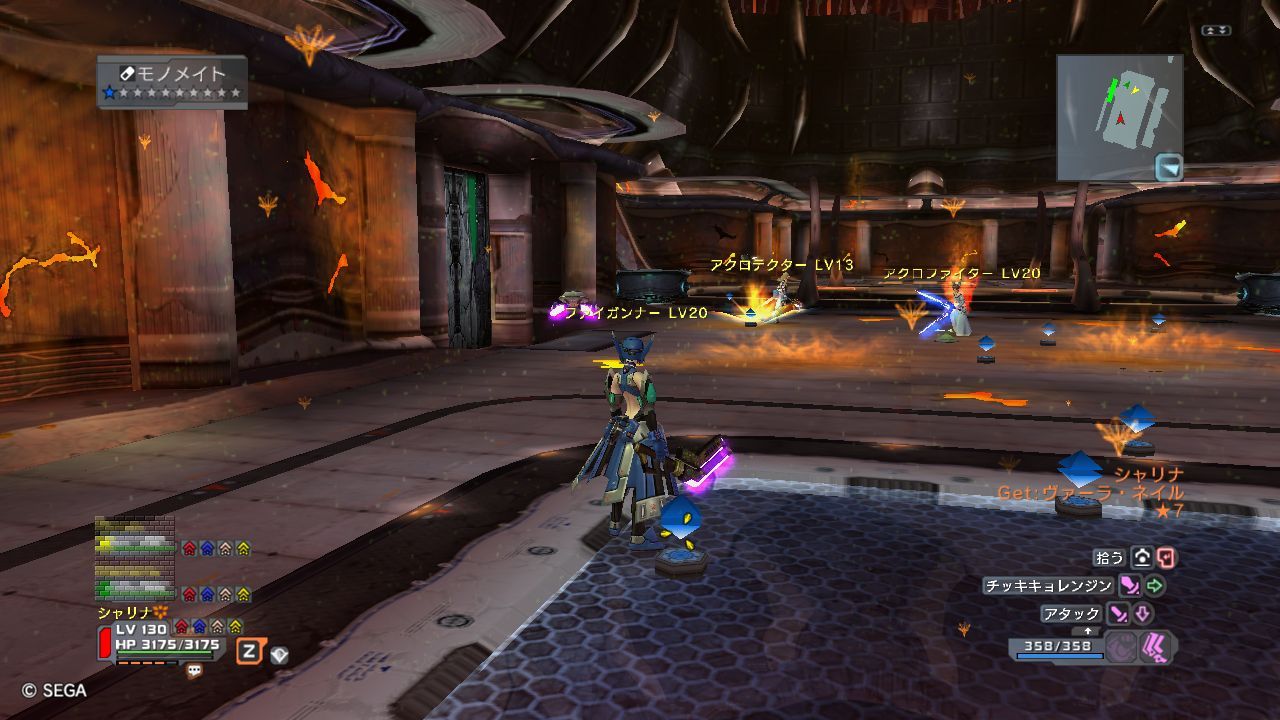Open the minimap
Screen dimensions: 1280x720
1118,115
